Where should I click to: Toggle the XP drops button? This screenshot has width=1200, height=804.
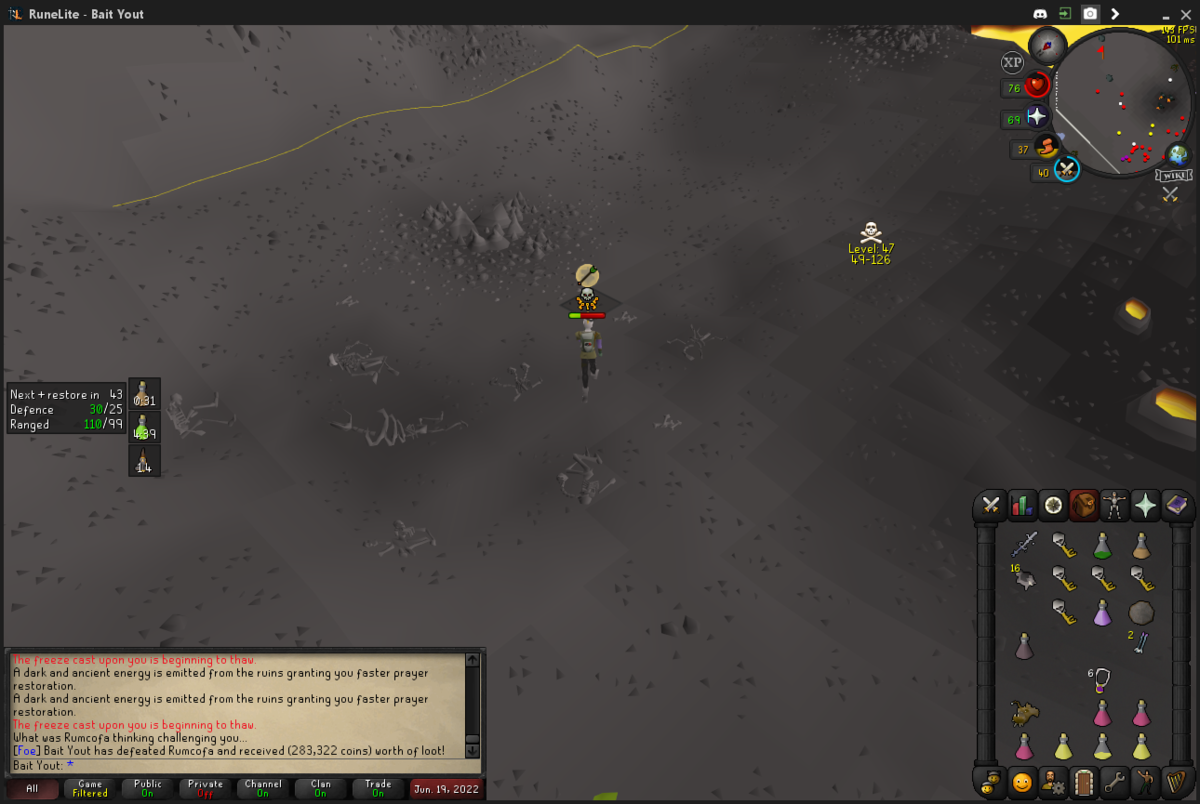[1012, 62]
